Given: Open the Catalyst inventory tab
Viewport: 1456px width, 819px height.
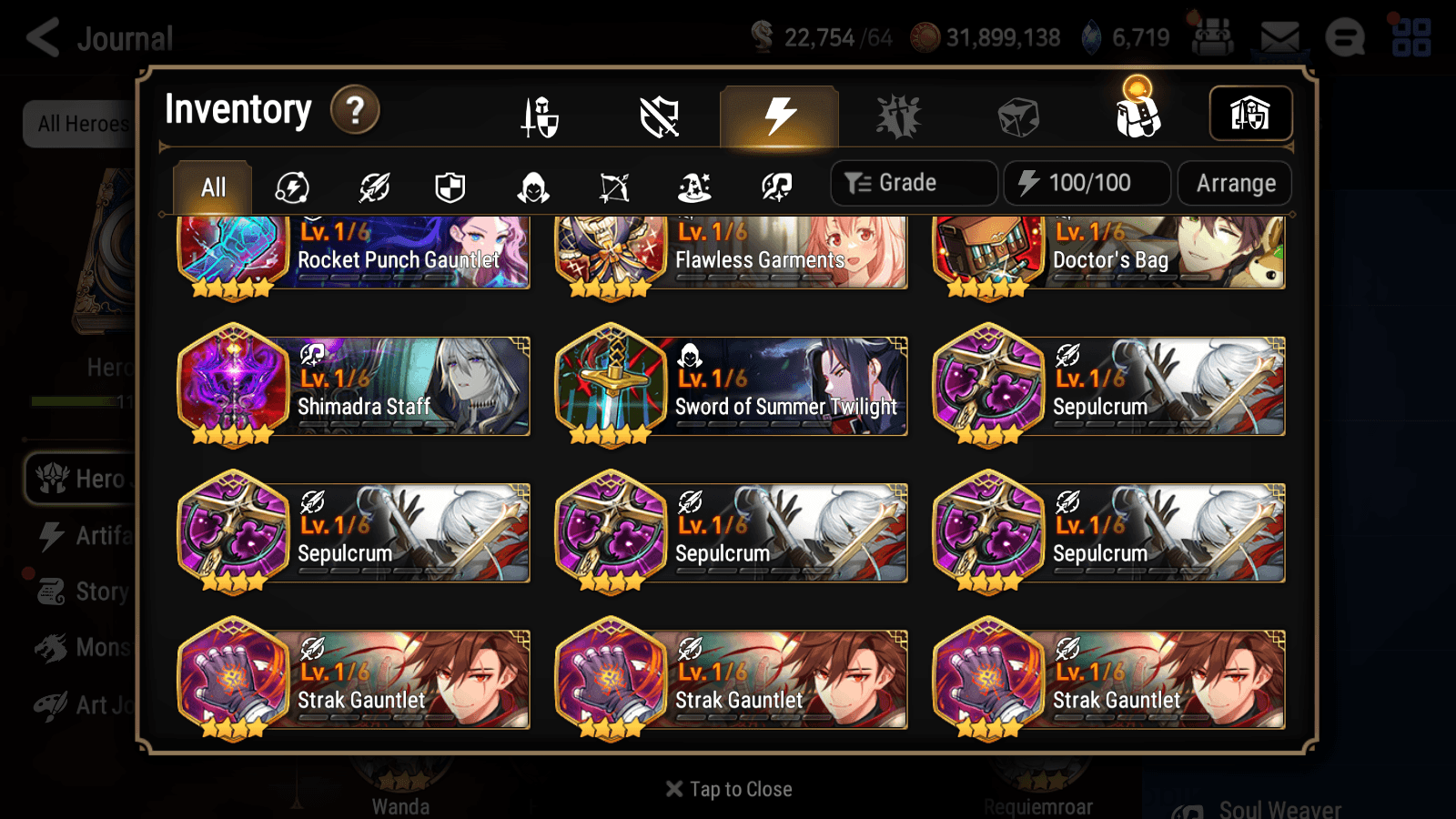Looking at the screenshot, I should (x=896, y=116).
